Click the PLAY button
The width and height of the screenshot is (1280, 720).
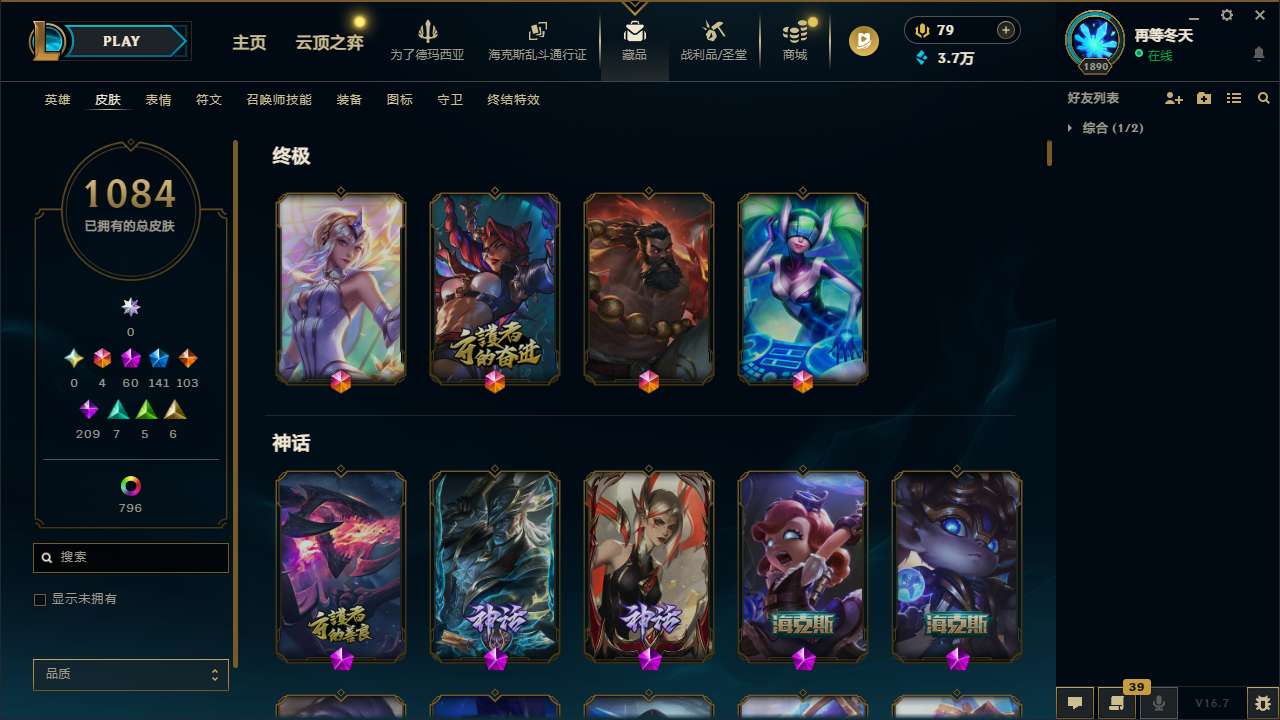[121, 41]
